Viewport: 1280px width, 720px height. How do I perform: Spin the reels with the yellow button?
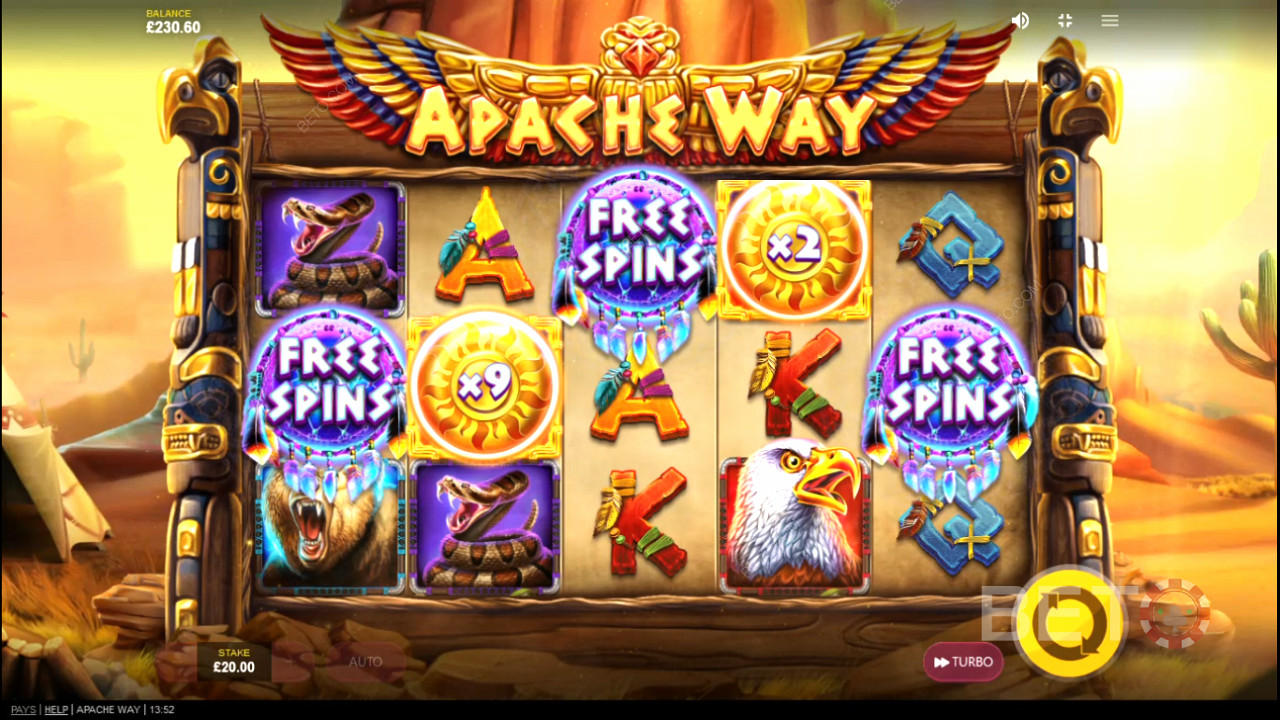(x=1069, y=623)
